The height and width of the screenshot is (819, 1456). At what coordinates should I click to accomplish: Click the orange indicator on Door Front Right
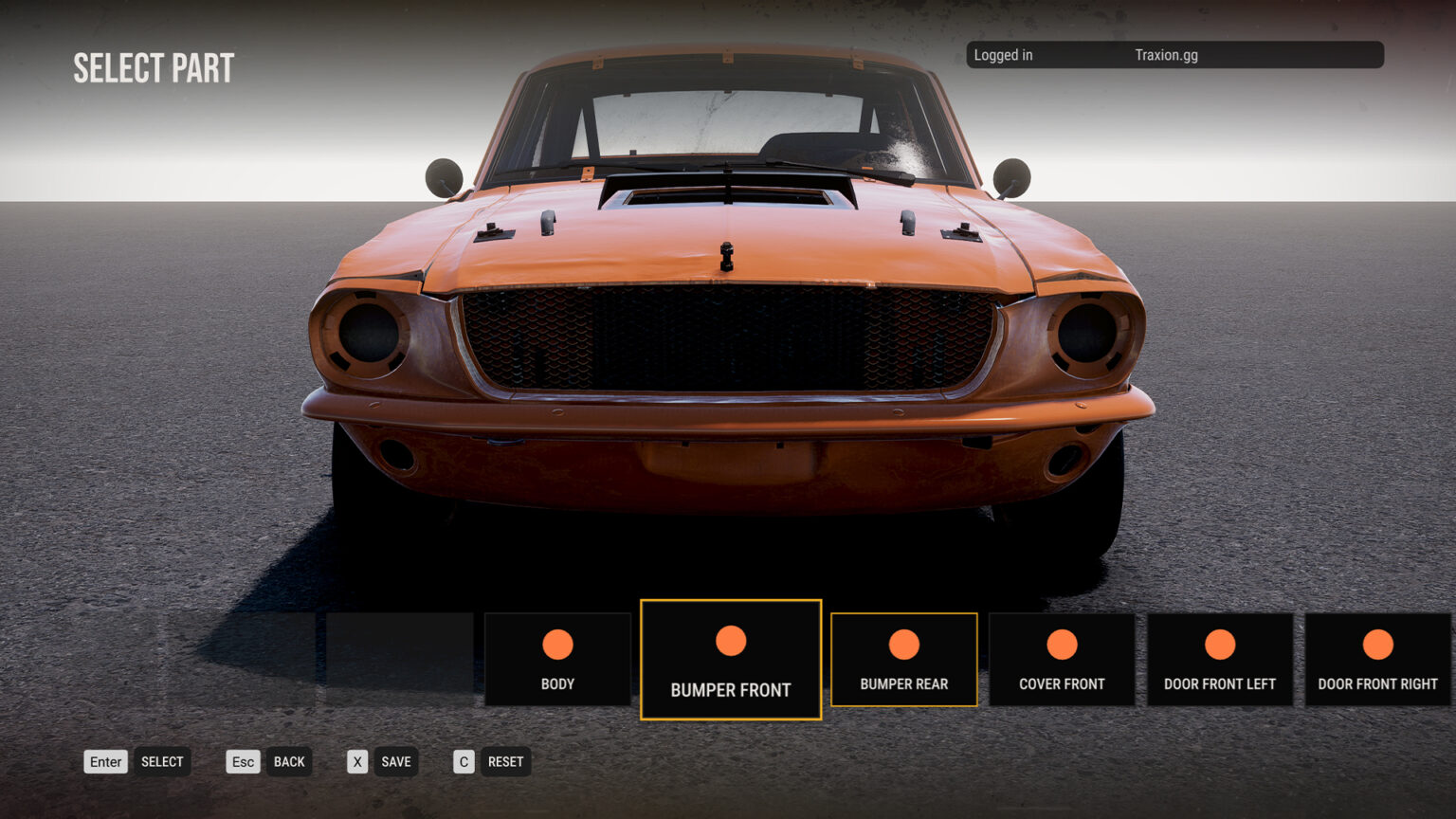1377,642
